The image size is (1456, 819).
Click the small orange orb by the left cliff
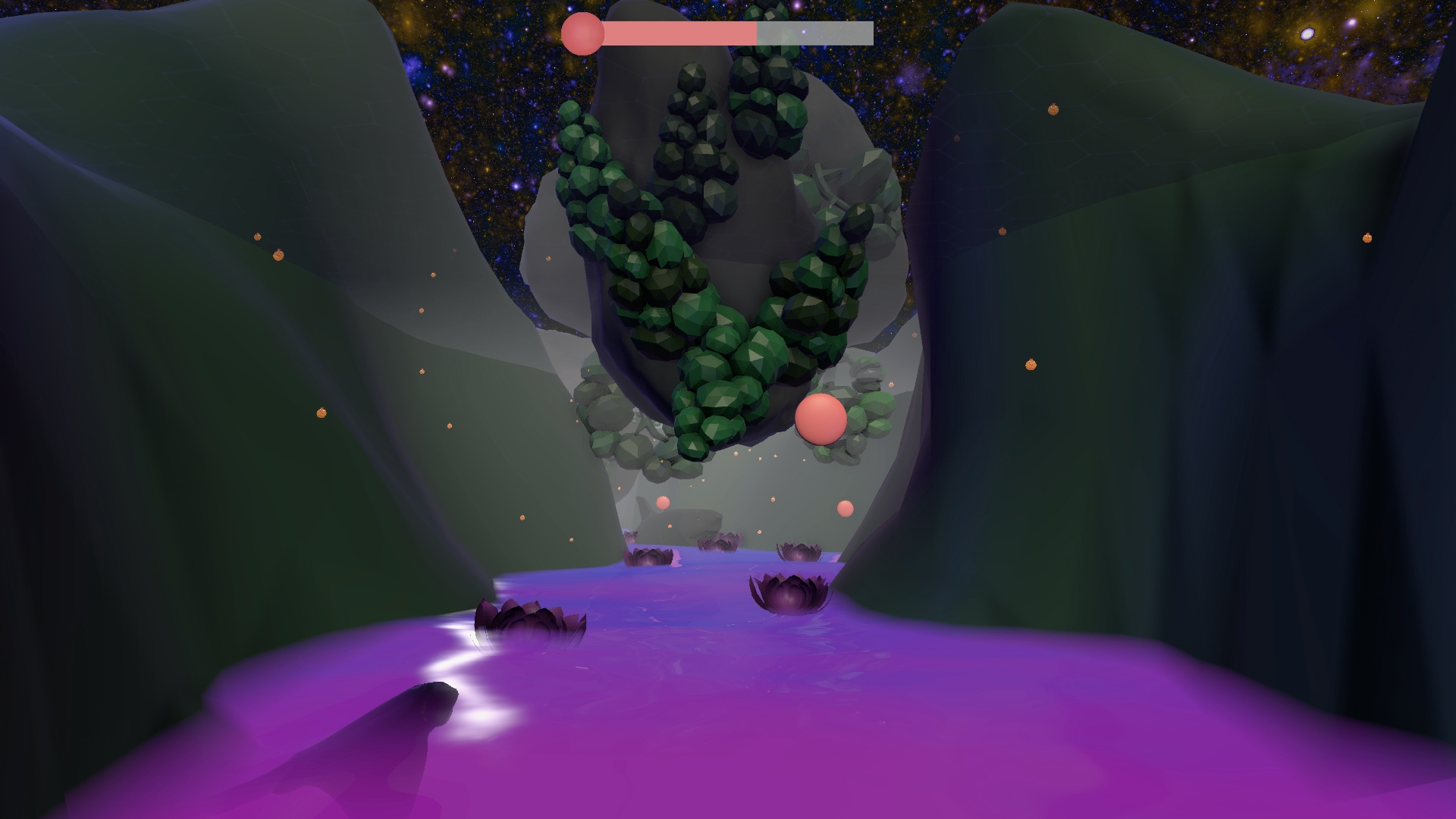coord(279,255)
